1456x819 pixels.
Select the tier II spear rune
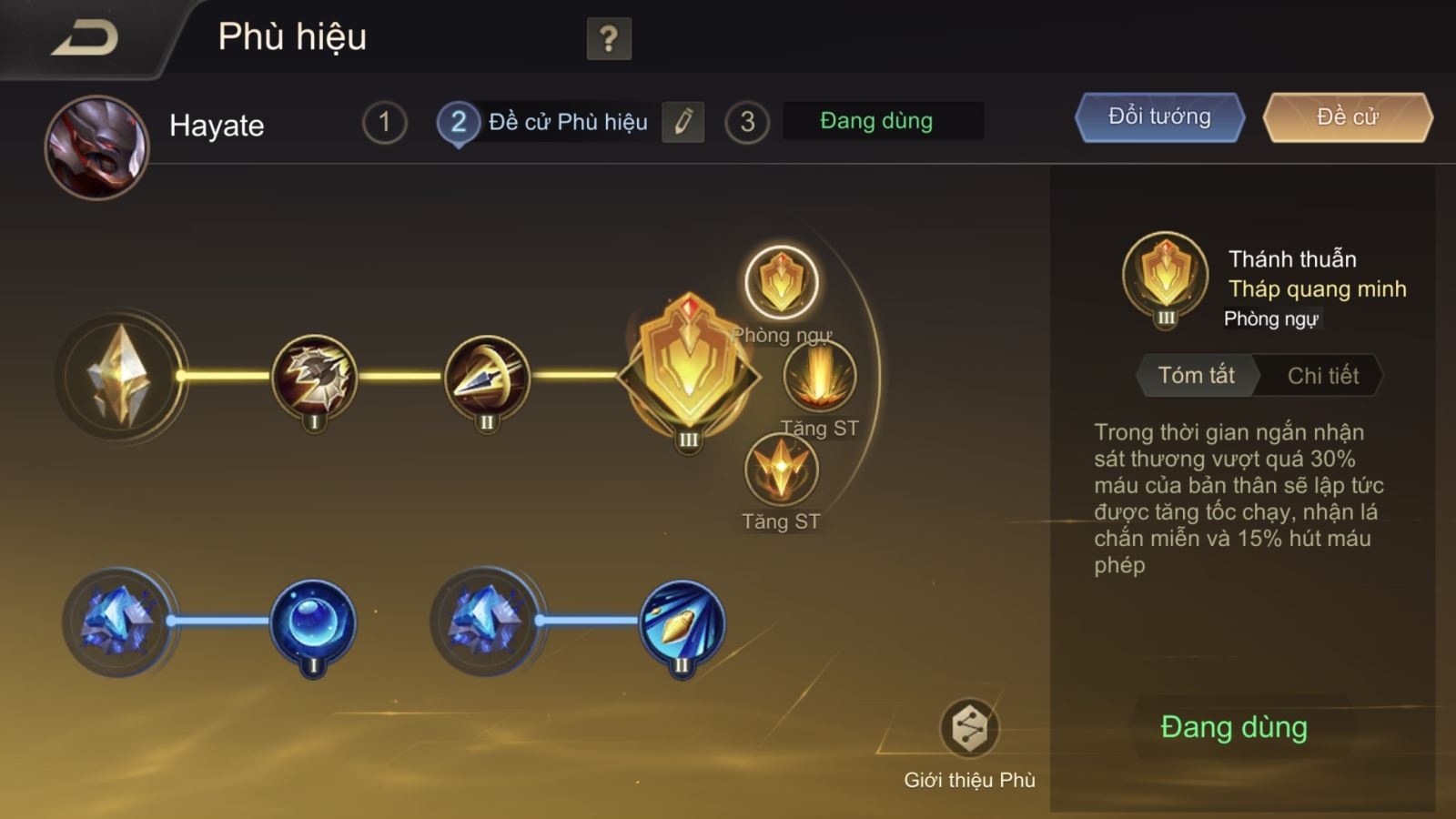(487, 379)
